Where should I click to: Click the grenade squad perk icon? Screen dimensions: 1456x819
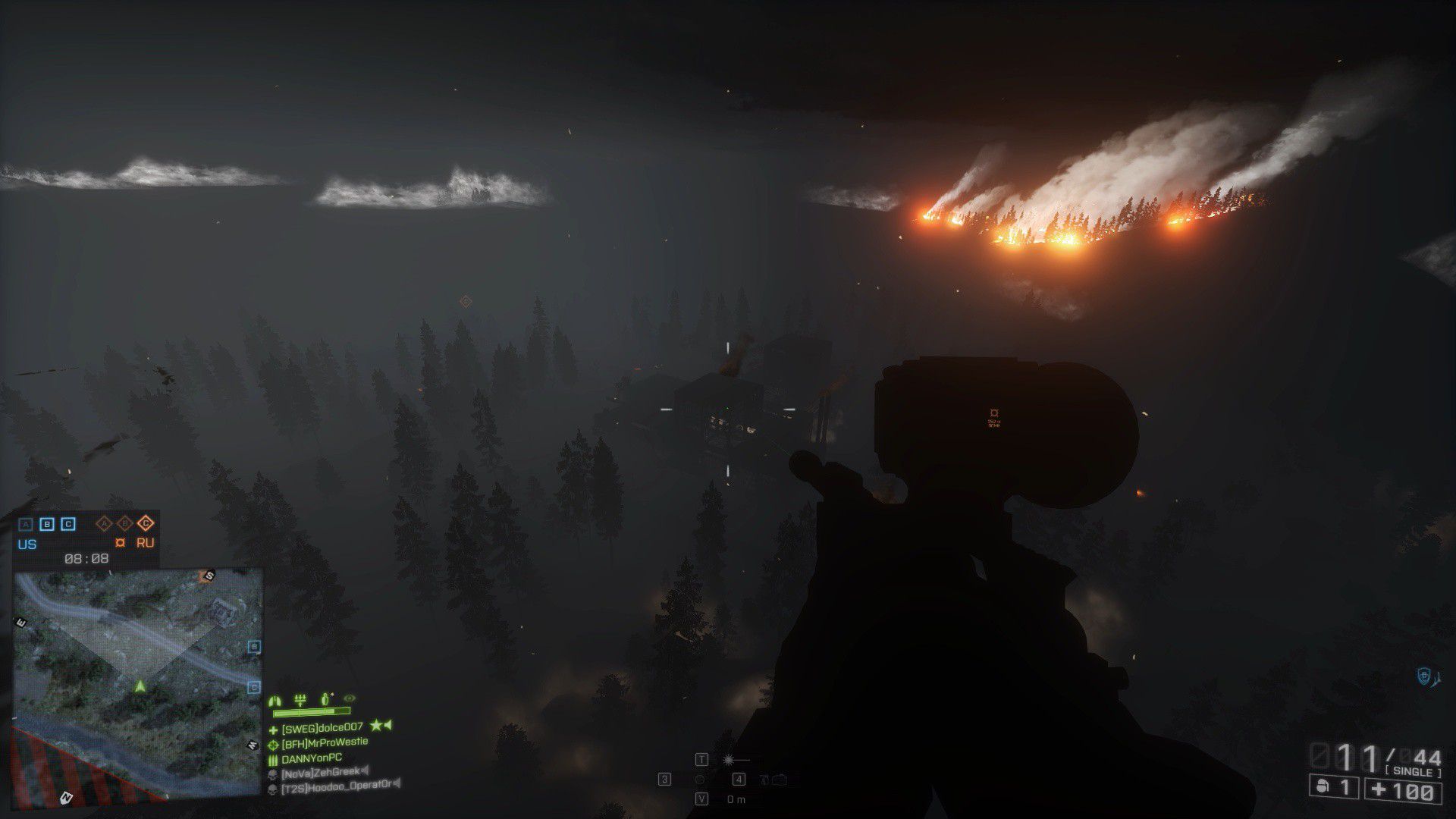(325, 698)
